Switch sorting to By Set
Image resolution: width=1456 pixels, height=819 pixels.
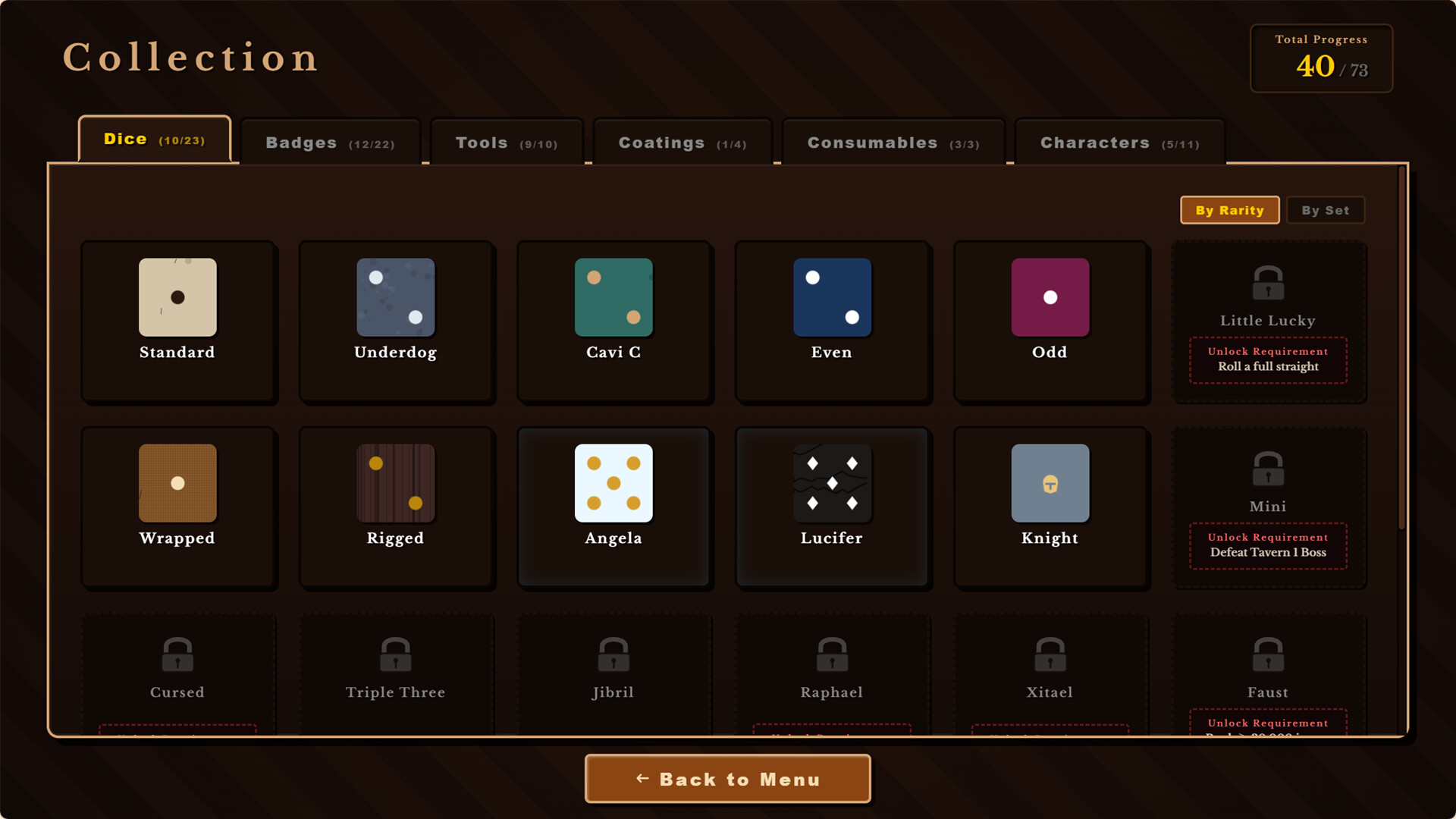(1326, 210)
